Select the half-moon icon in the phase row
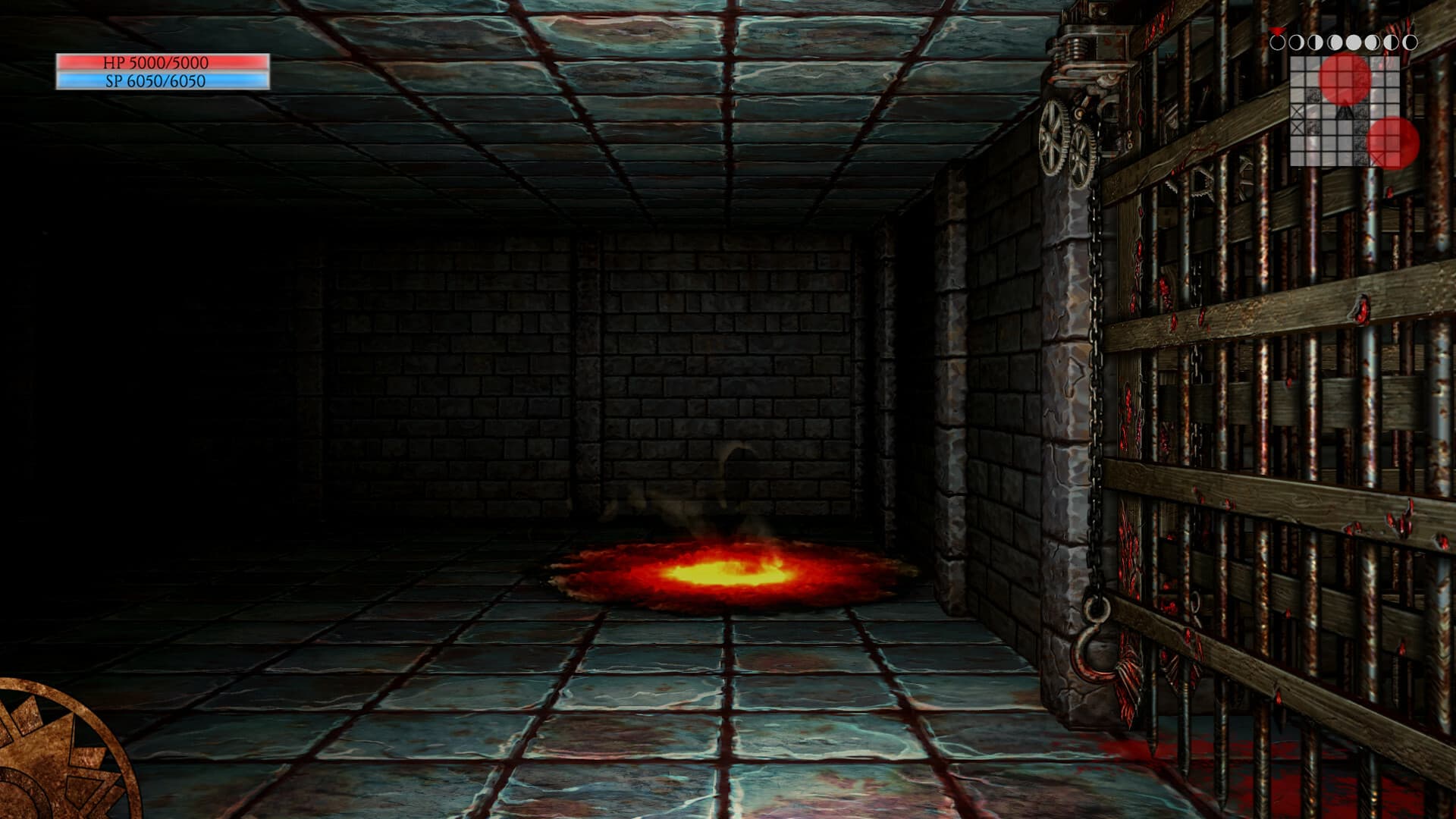 (x=1314, y=42)
